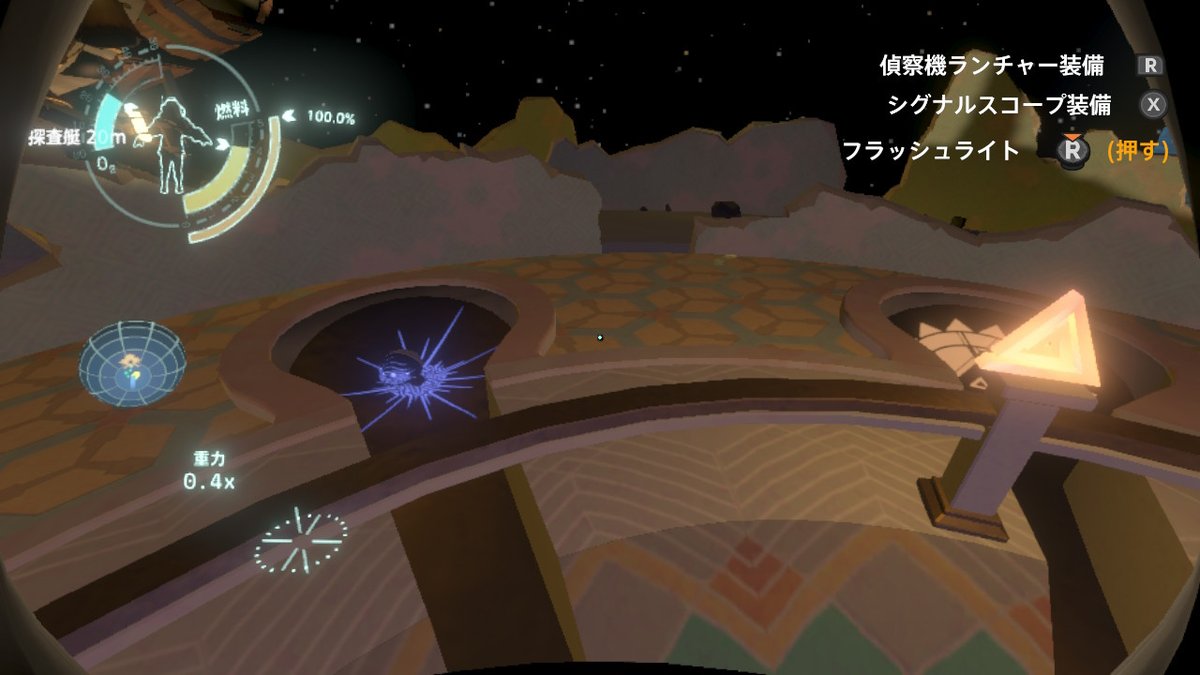The height and width of the screenshot is (675, 1200).
Task: Click the dashed thruster direction indicator
Action: click(x=300, y=540)
